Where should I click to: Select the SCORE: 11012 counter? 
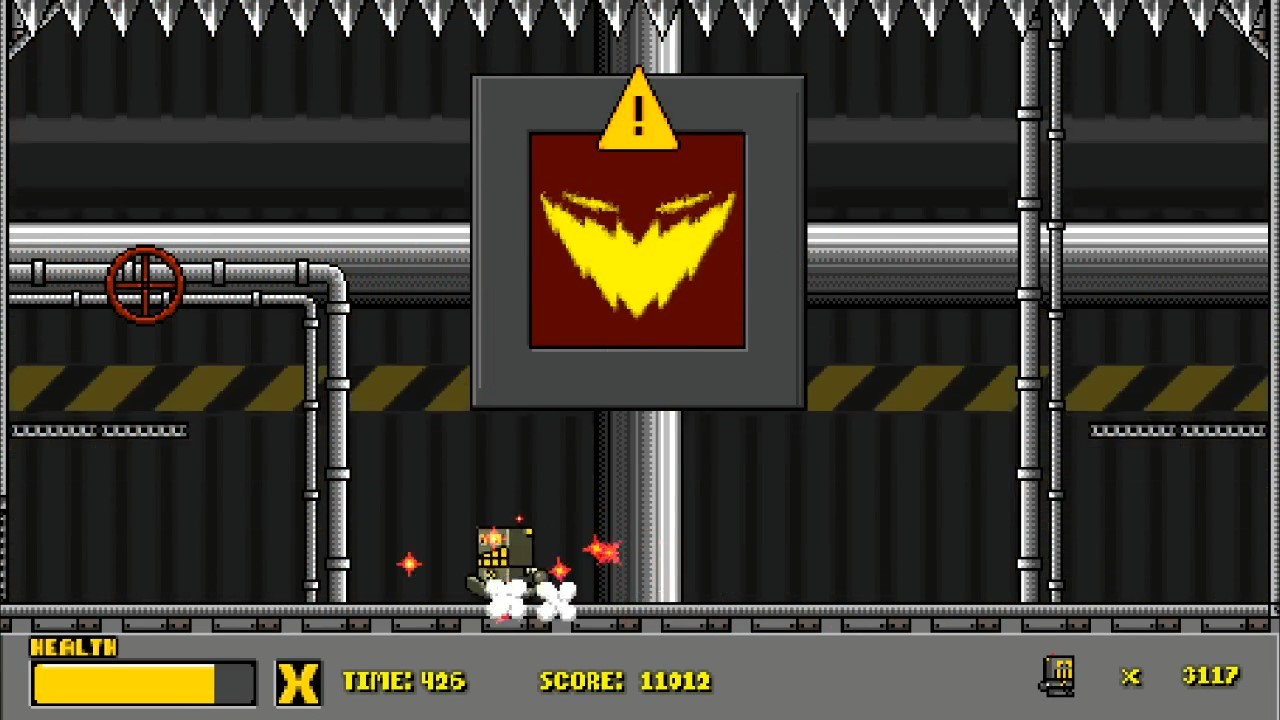625,681
